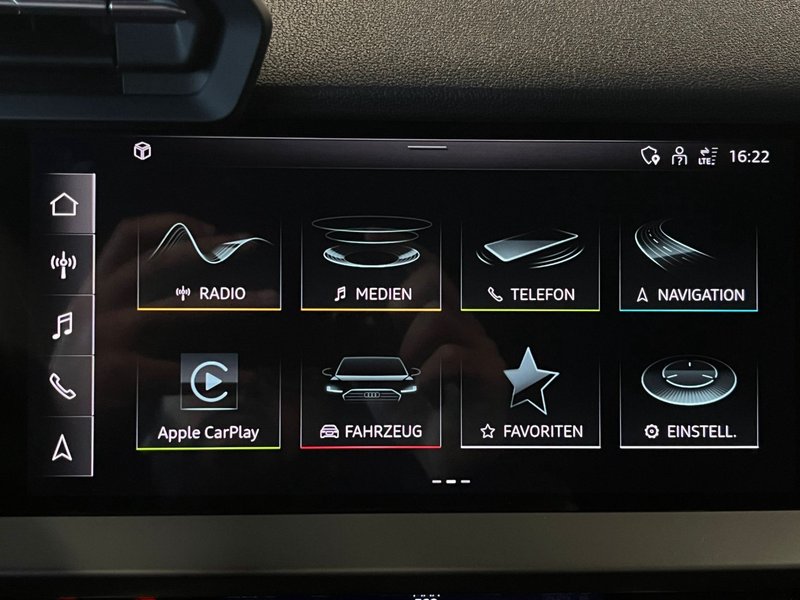
Task: Tap the home icon in the sidebar
Action: [64, 204]
